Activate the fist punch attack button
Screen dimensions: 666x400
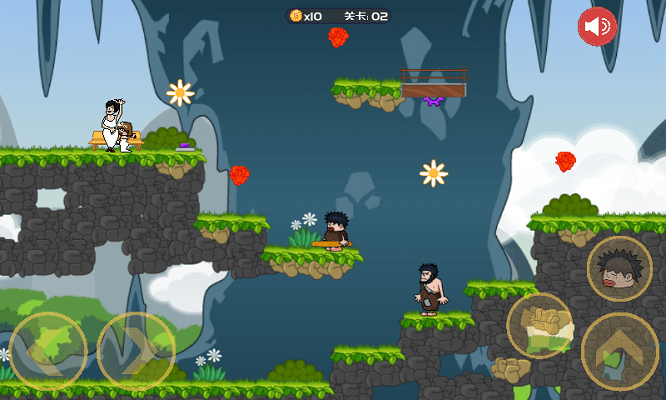click(539, 326)
